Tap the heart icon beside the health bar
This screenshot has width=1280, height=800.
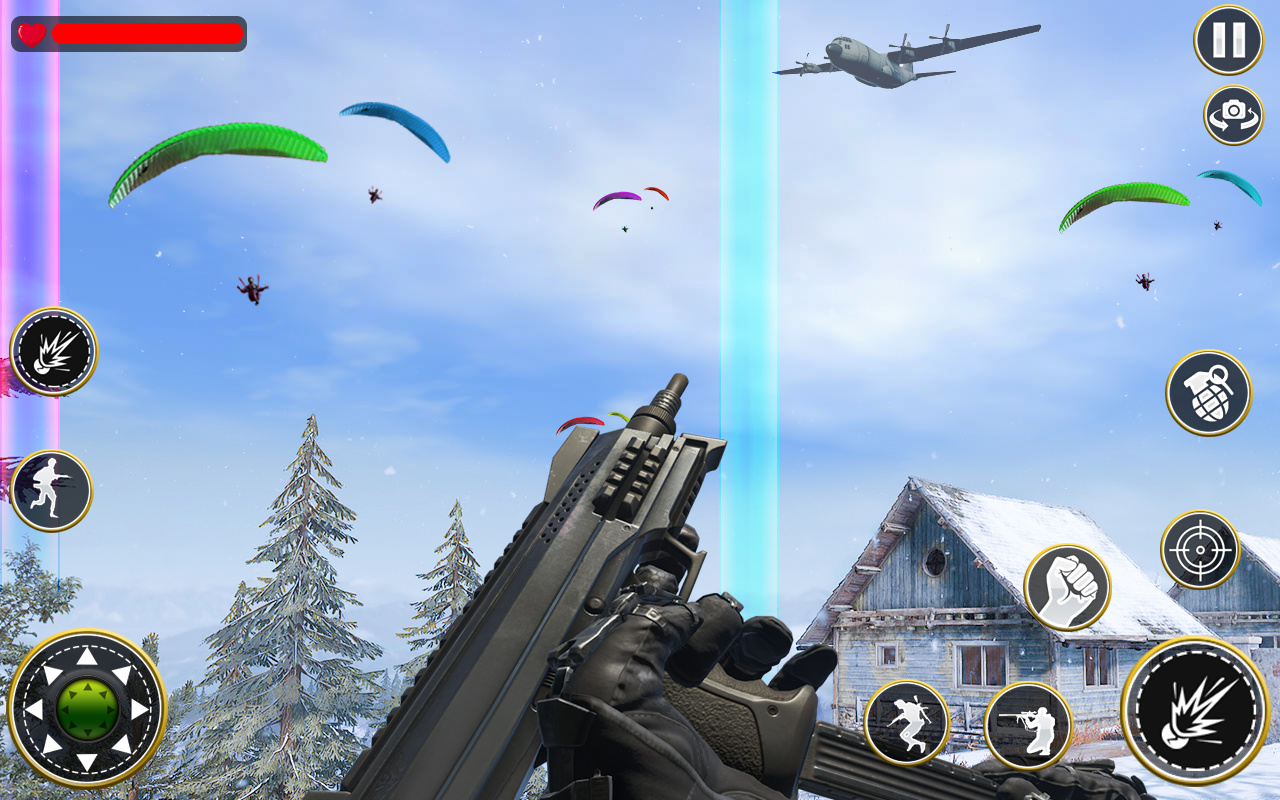point(29,32)
